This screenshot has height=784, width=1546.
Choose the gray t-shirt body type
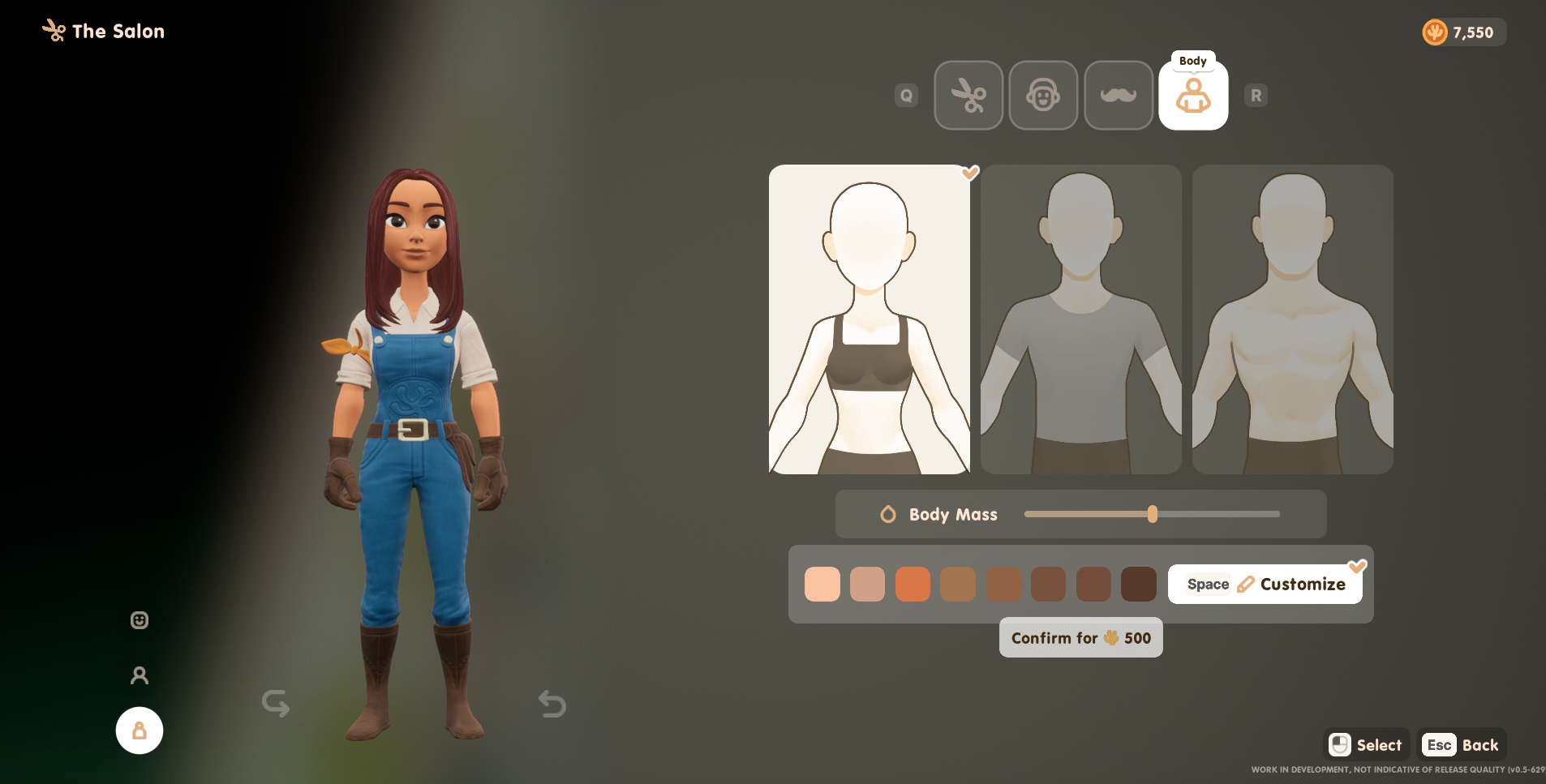(x=1080, y=319)
